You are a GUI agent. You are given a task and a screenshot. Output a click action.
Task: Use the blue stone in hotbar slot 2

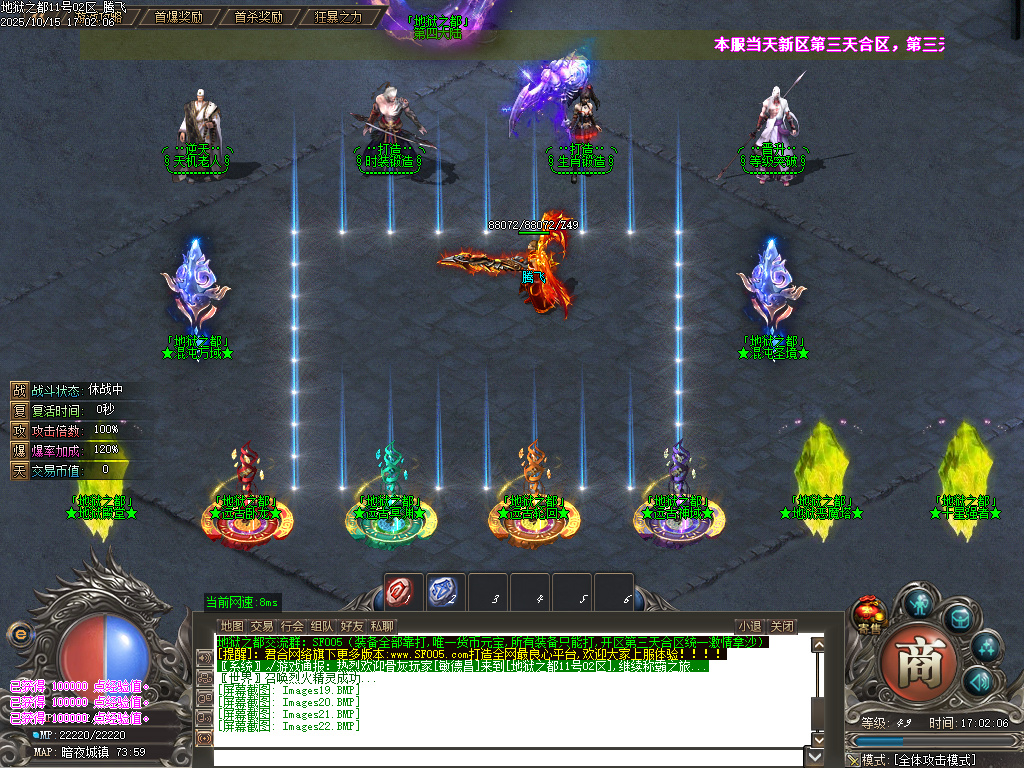tap(444, 592)
